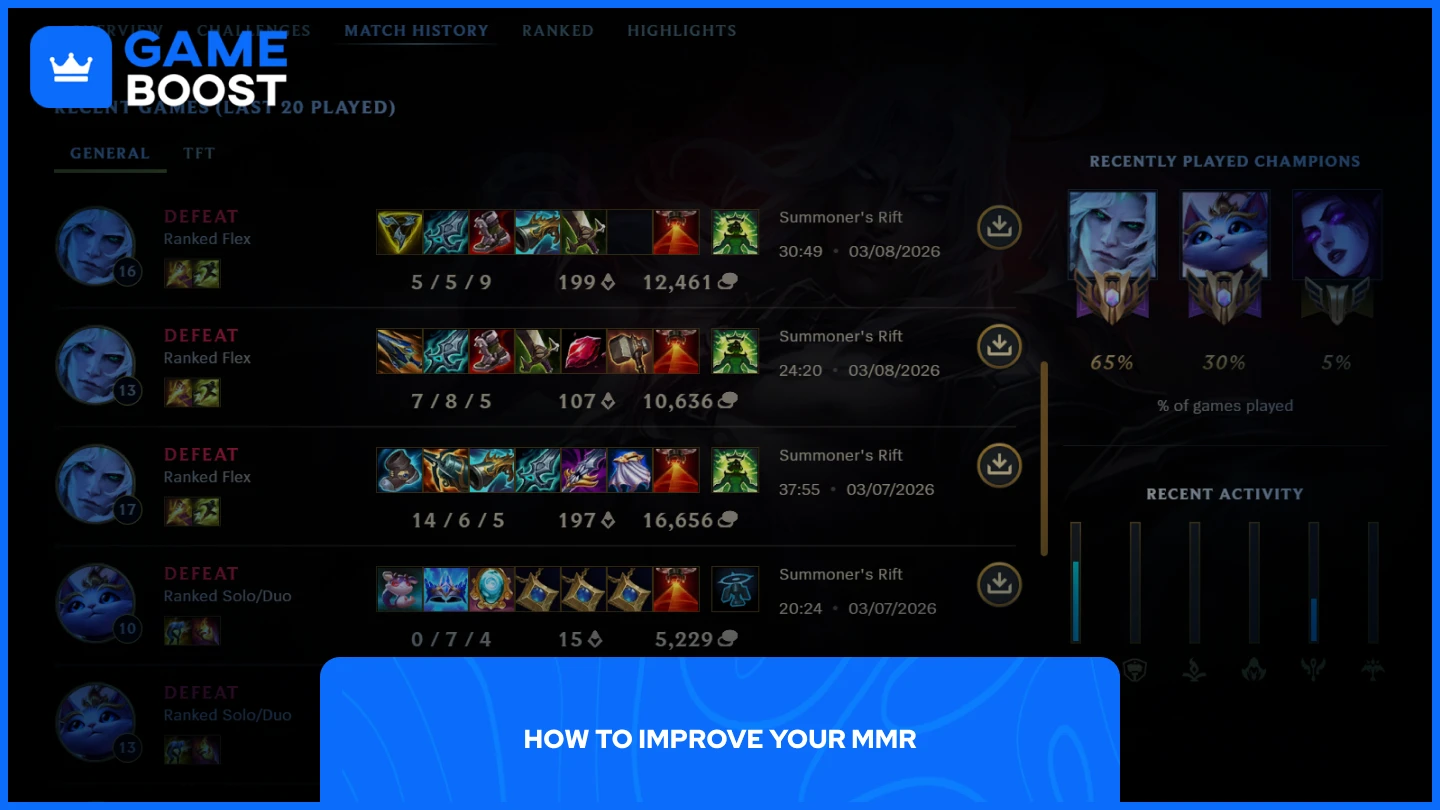Click the hammer item icon in the 7/8/5 build
The height and width of the screenshot is (810, 1440).
click(x=629, y=351)
